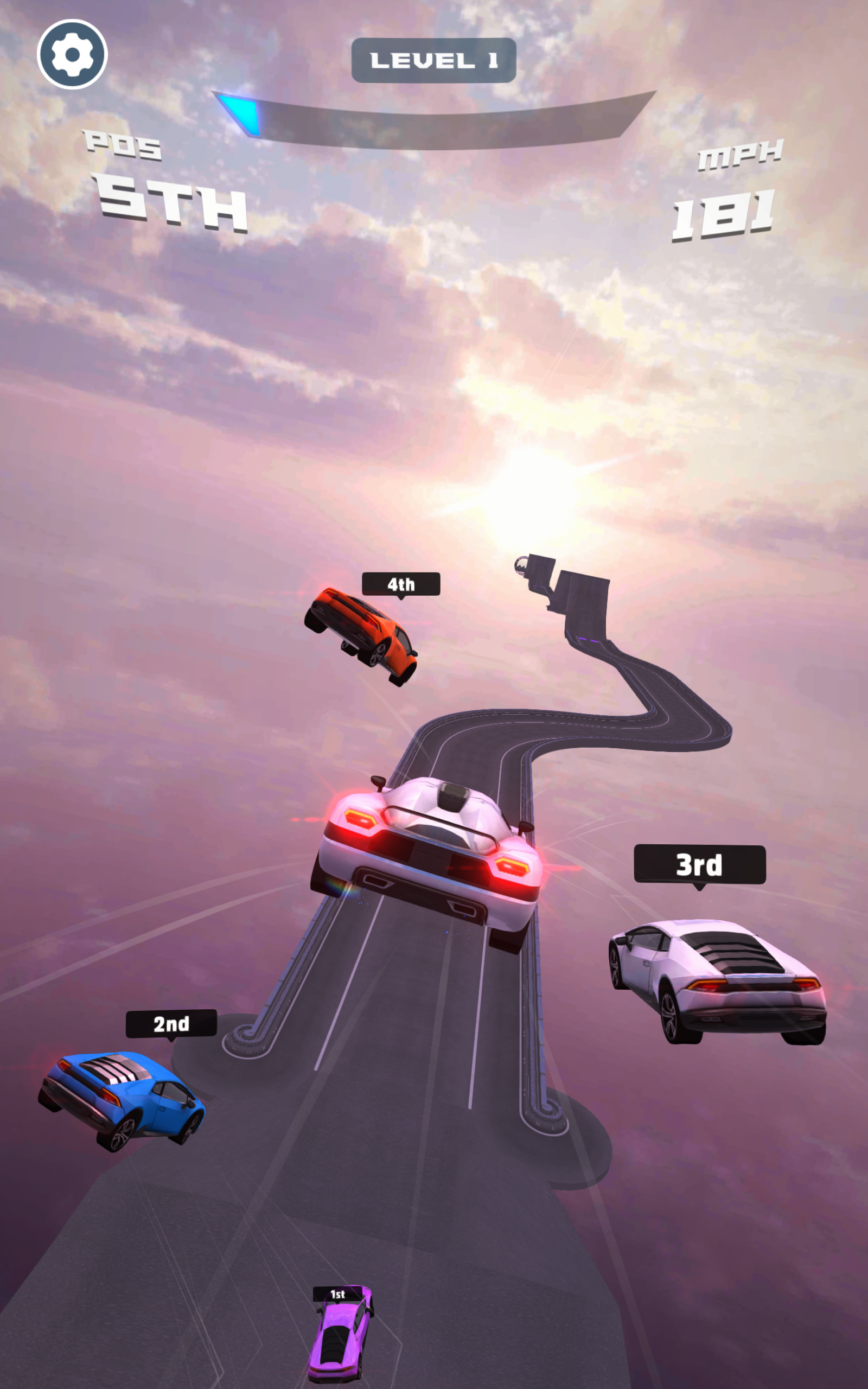Click the 4th place label badge
The width and height of the screenshot is (868, 1389).
pyautogui.click(x=402, y=584)
